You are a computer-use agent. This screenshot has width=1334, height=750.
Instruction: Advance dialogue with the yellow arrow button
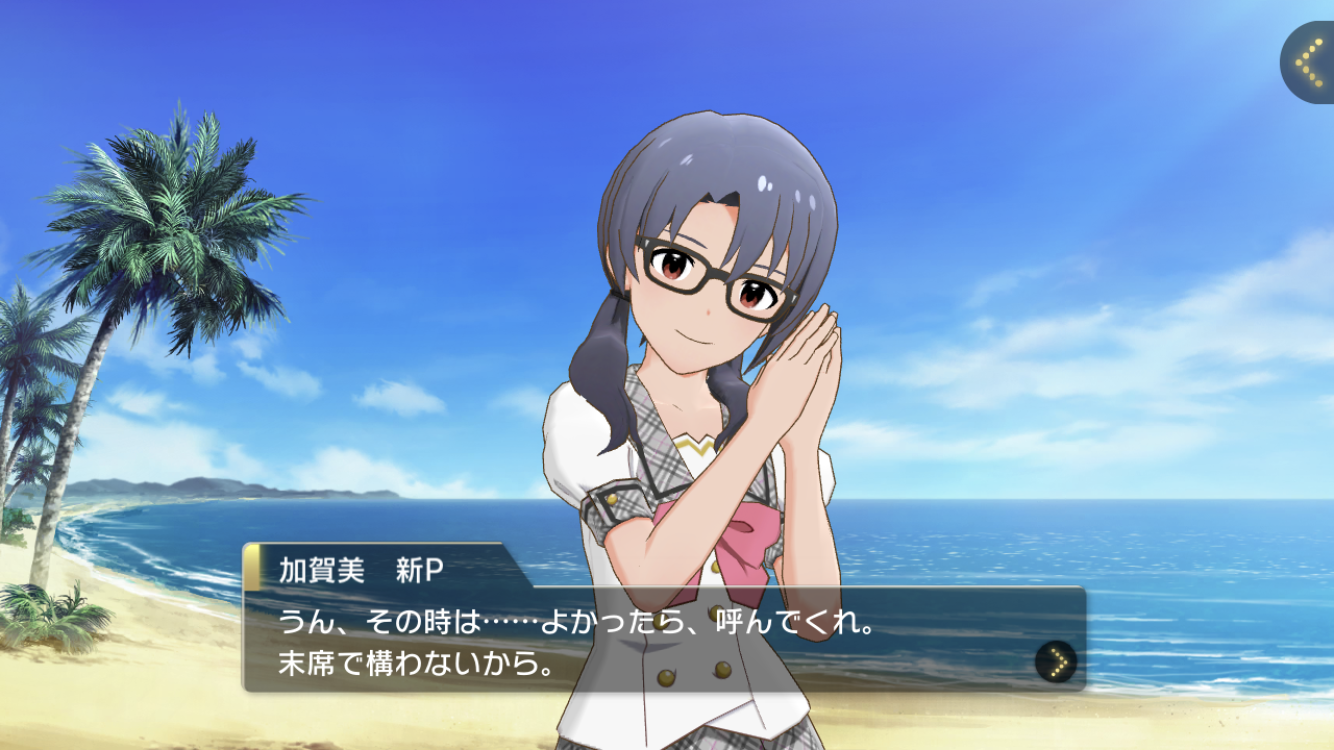(x=1056, y=661)
